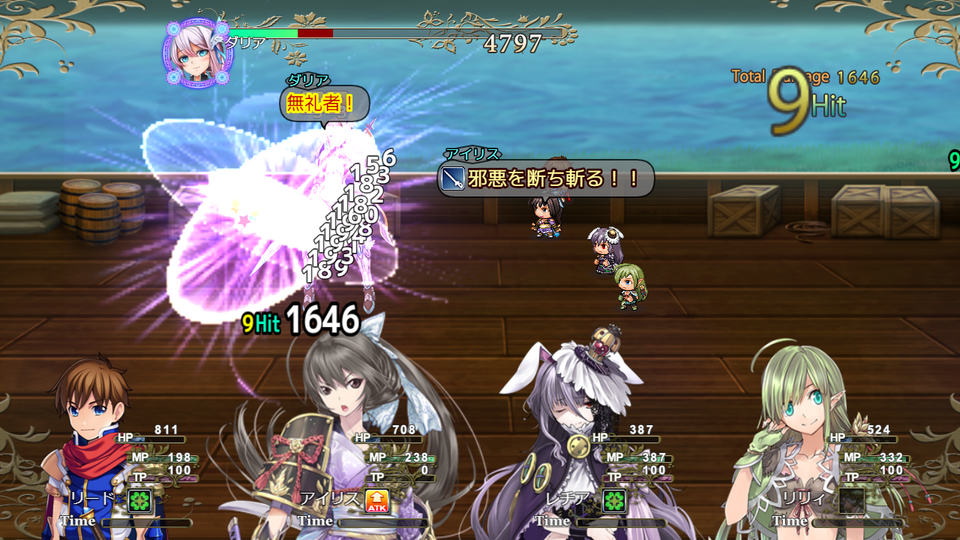The image size is (960, 540).
Task: Click the sword skill icon beside 邪悪を断ち斬る
Action: (x=452, y=179)
